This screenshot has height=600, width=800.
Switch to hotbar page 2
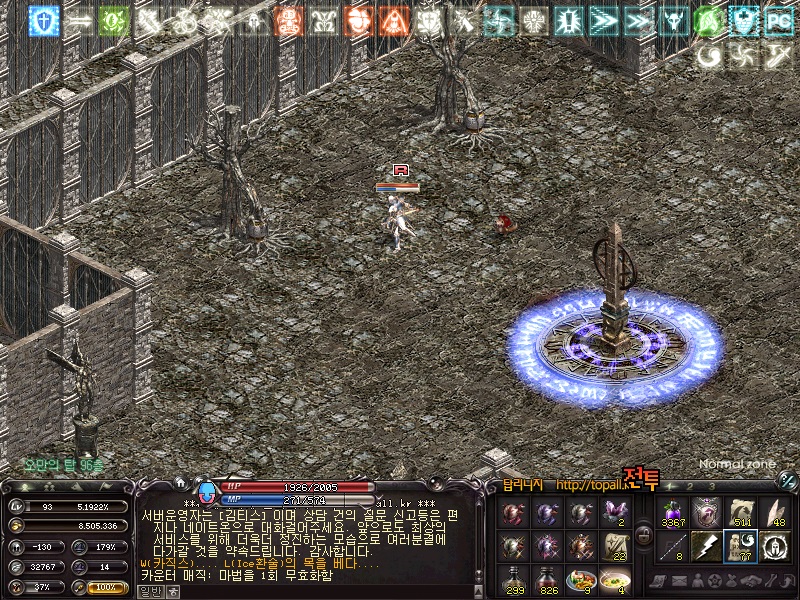690,487
